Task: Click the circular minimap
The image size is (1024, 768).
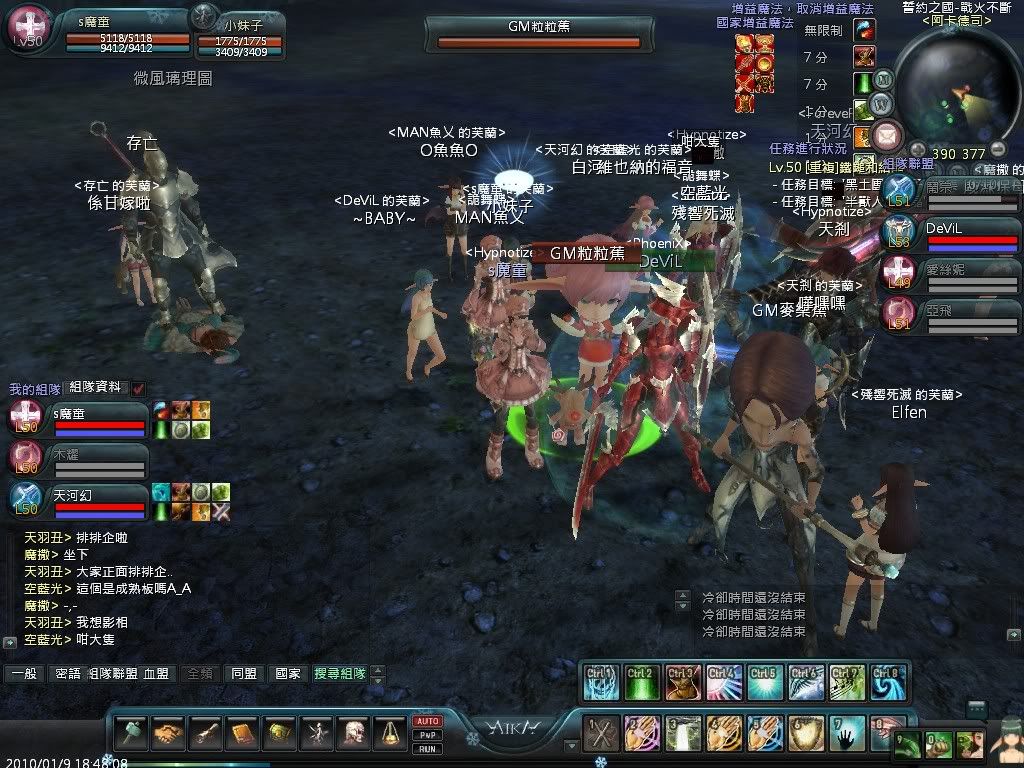Action: pyautogui.click(x=954, y=84)
